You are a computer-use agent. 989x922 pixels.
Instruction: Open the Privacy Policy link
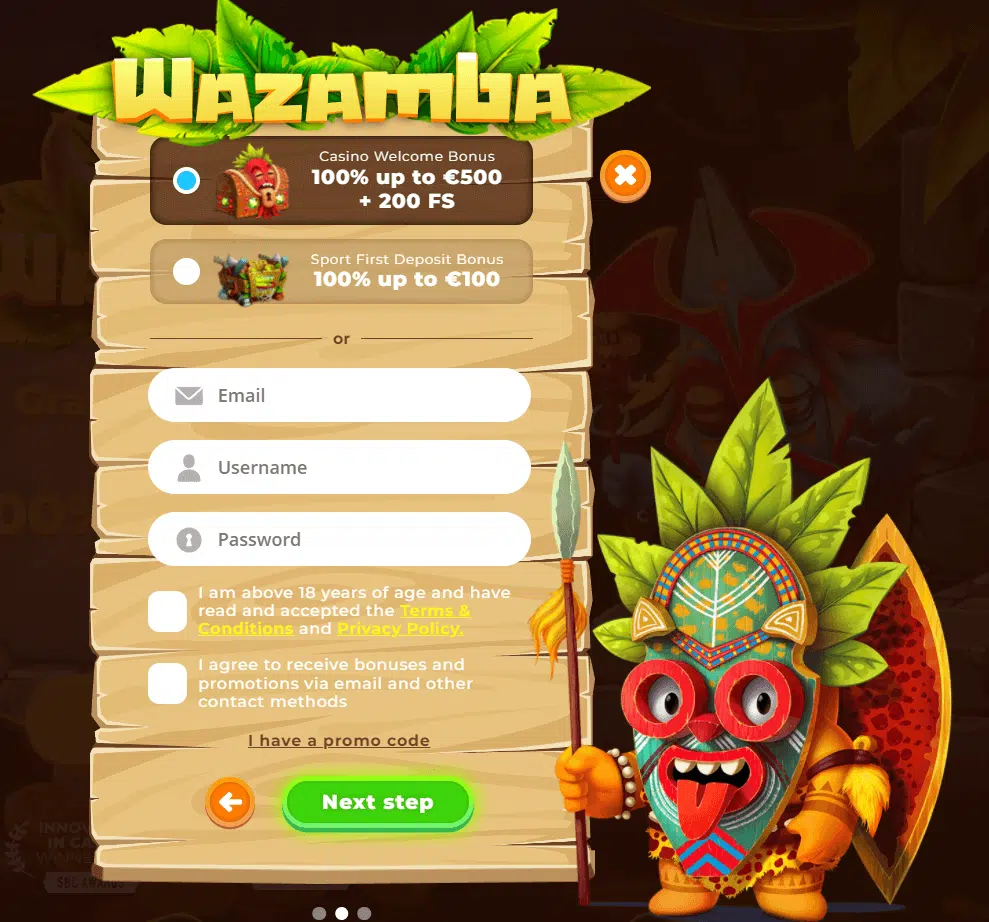point(400,629)
